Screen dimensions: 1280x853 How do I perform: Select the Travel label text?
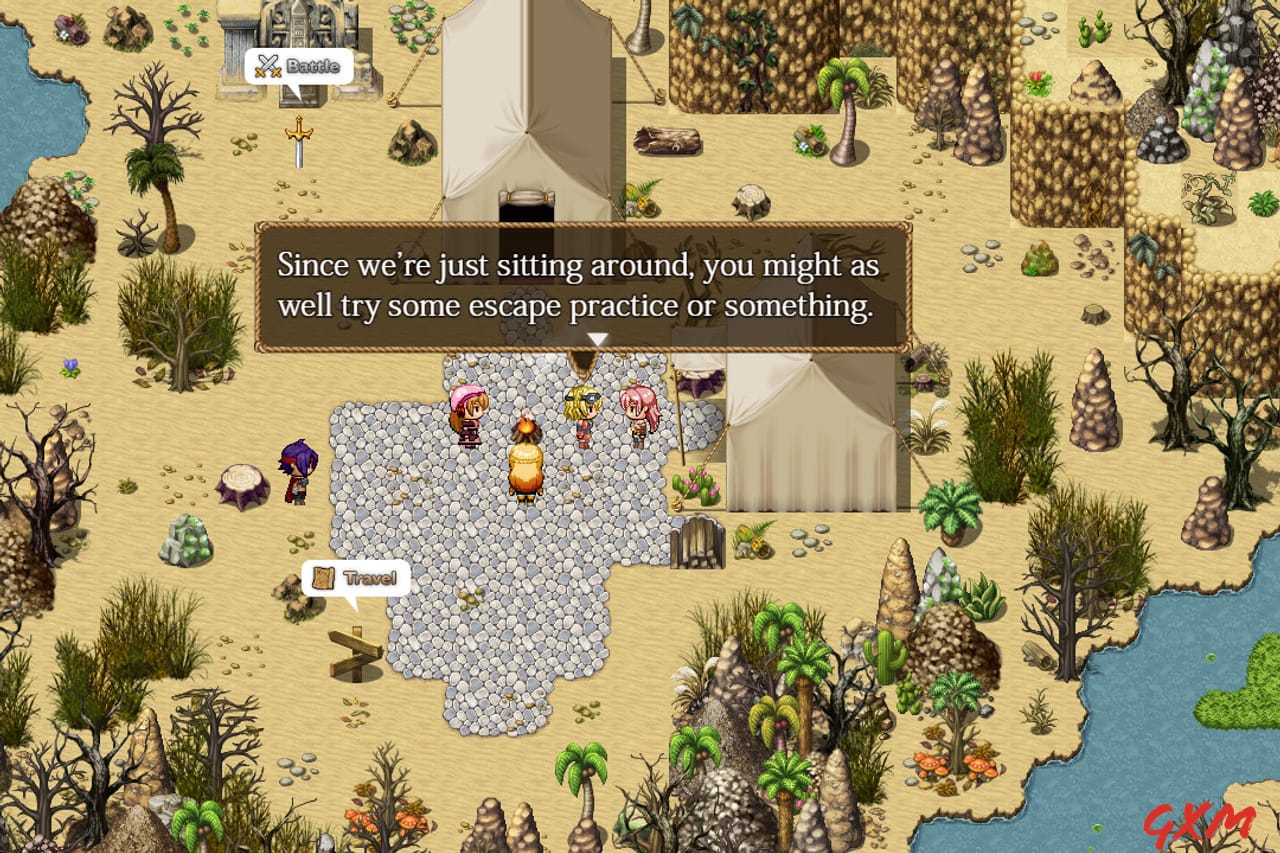pos(369,577)
